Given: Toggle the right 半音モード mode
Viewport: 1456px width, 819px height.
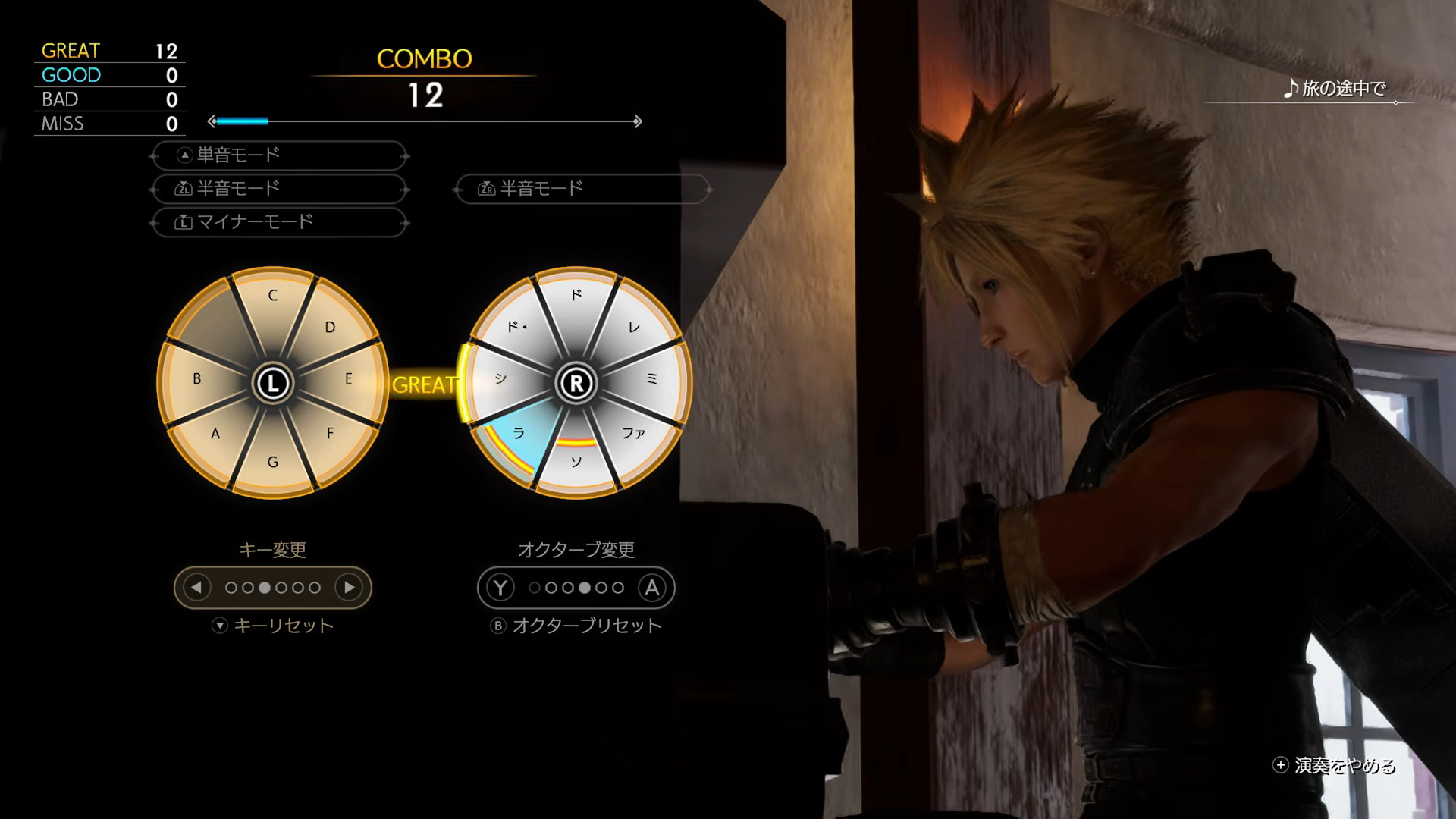Looking at the screenshot, I should [x=581, y=189].
